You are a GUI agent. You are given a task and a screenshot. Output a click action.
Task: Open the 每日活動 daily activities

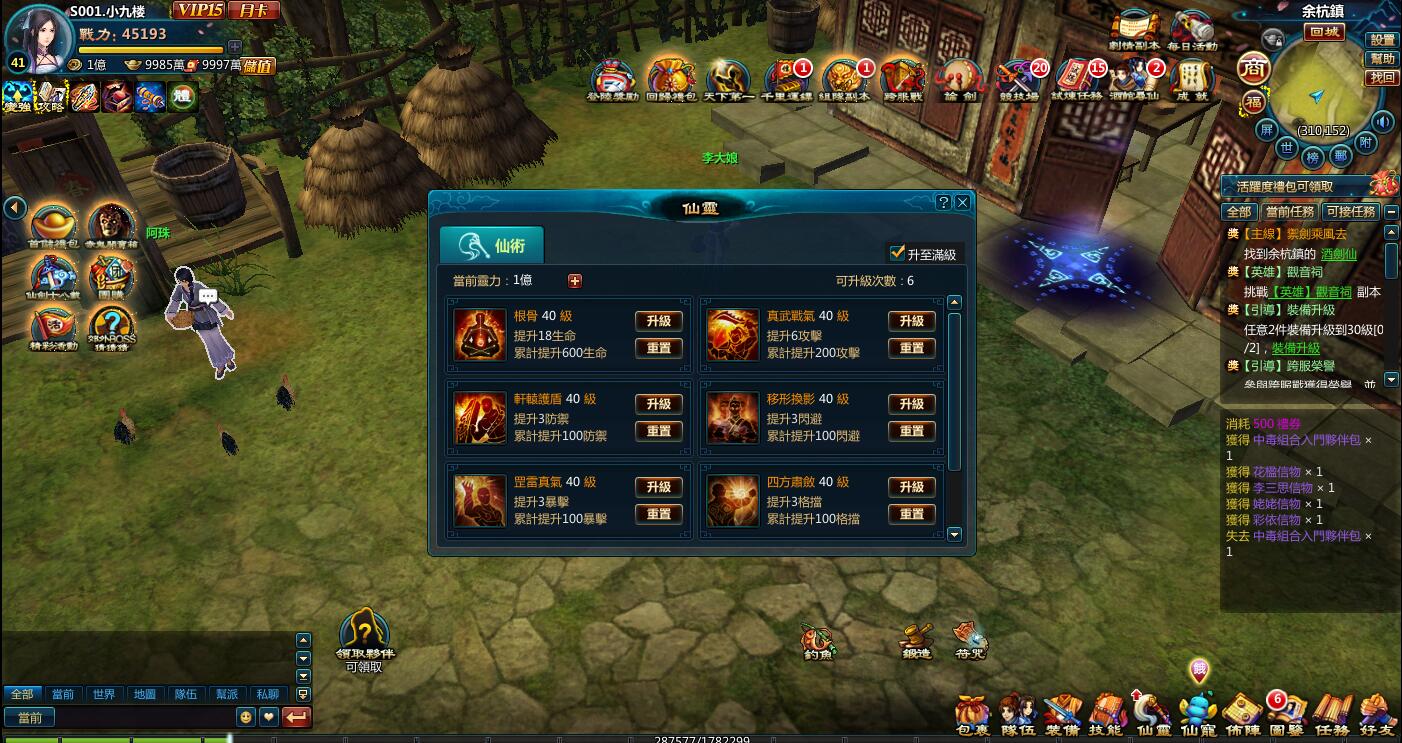point(1192,31)
